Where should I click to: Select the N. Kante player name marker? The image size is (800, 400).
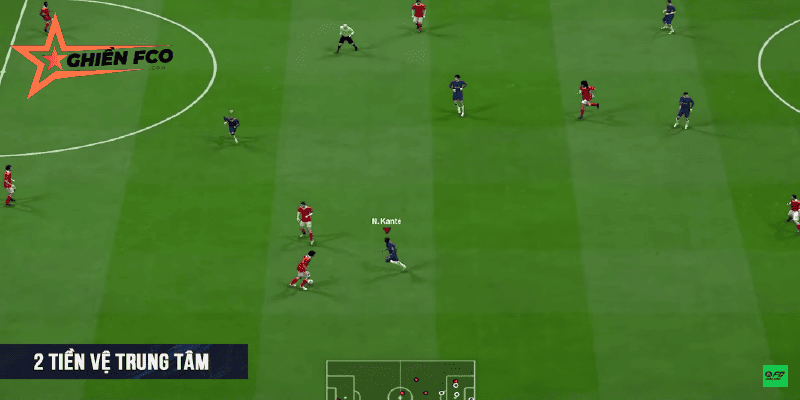[x=386, y=221]
